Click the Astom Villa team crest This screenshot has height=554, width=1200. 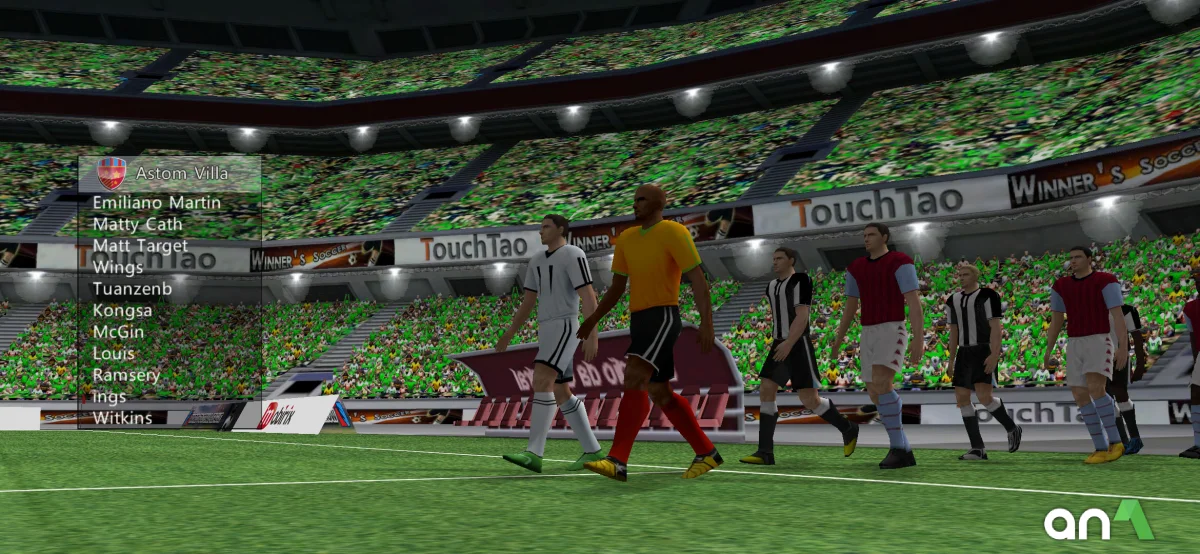tap(112, 174)
